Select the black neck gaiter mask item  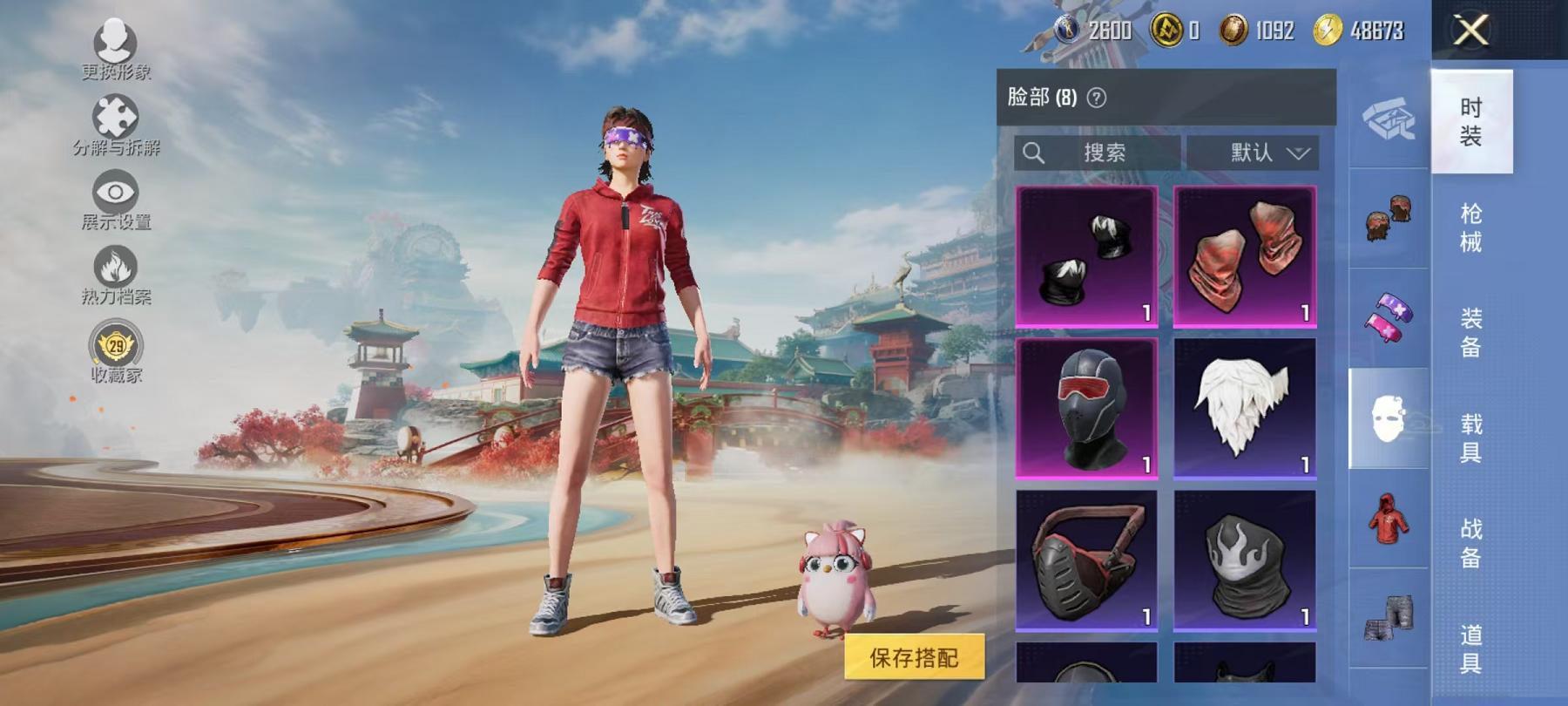click(x=1086, y=256)
